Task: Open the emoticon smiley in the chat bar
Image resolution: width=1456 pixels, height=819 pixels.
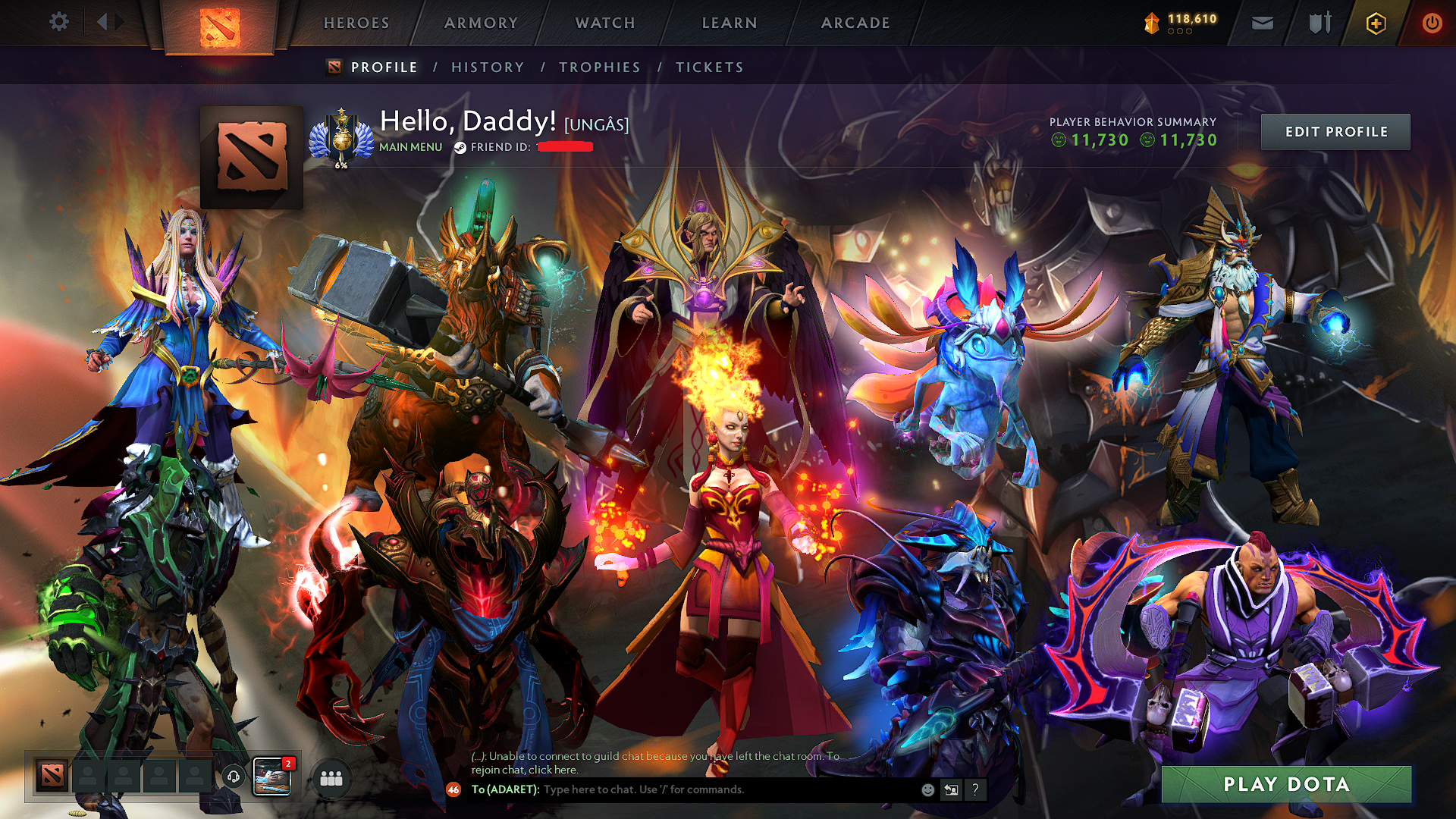Action: pos(927,790)
